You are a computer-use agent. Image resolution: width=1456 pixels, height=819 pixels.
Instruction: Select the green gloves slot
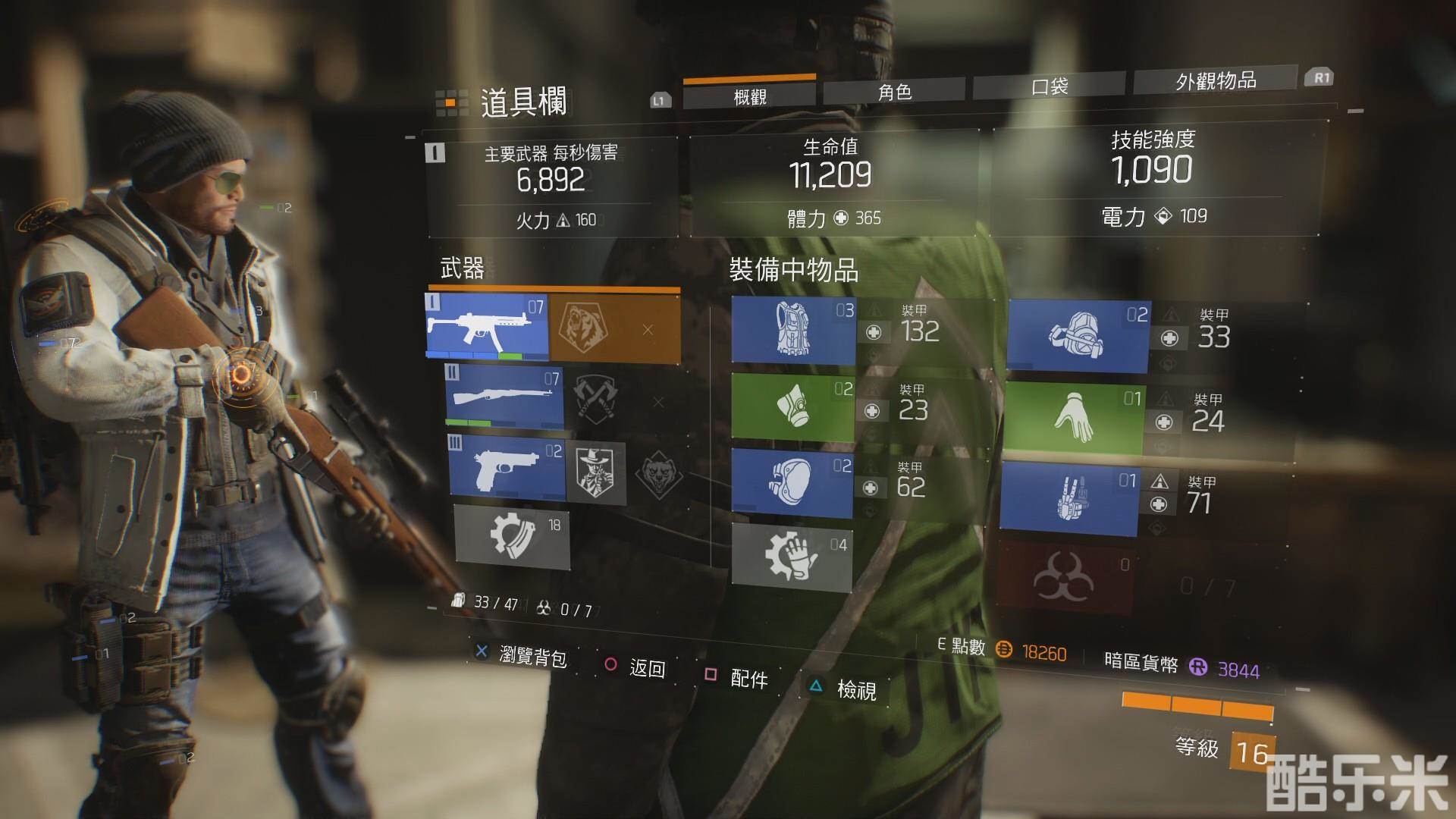click(x=1073, y=419)
